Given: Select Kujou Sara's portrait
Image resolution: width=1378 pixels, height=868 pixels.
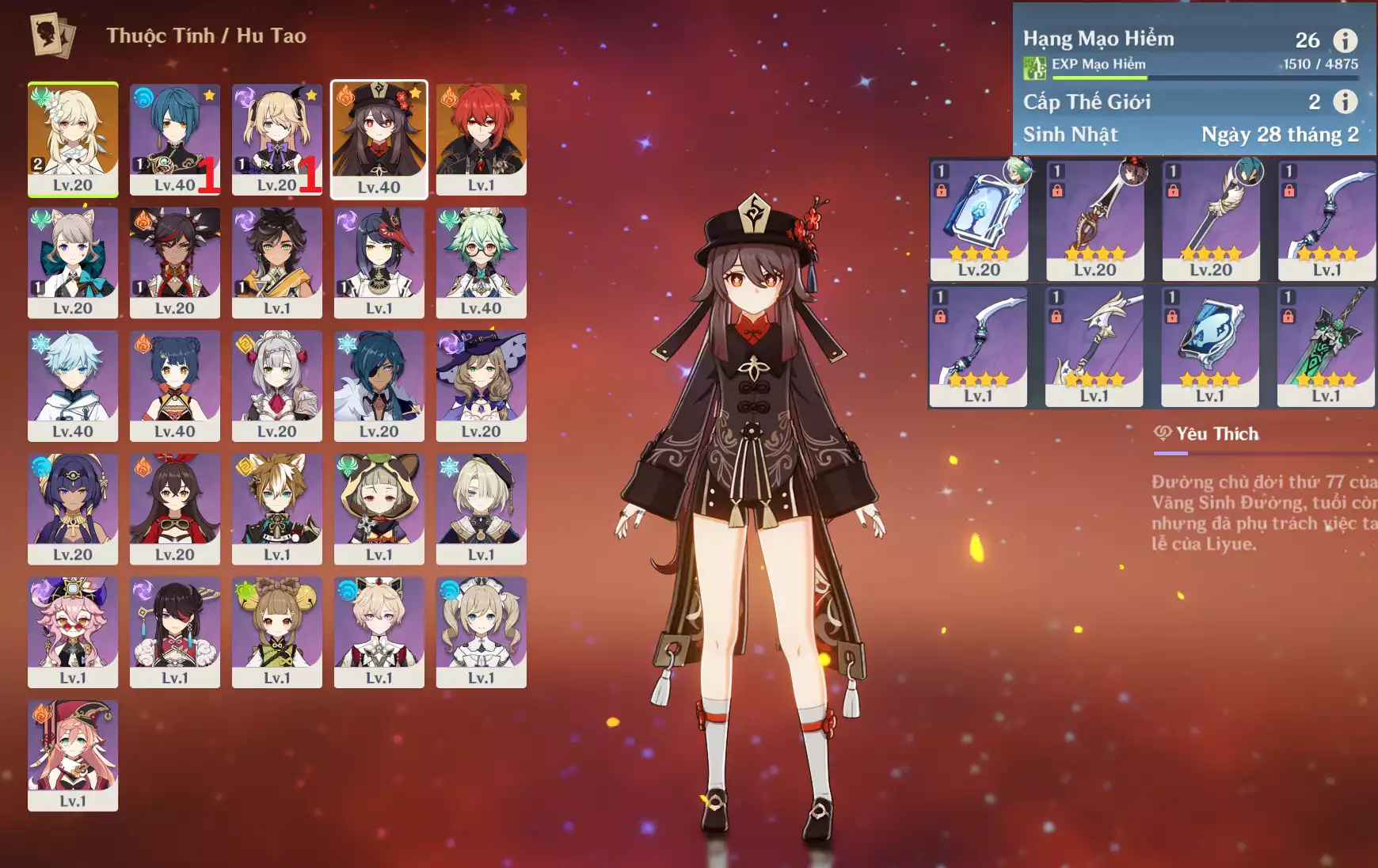Looking at the screenshot, I should 379,262.
